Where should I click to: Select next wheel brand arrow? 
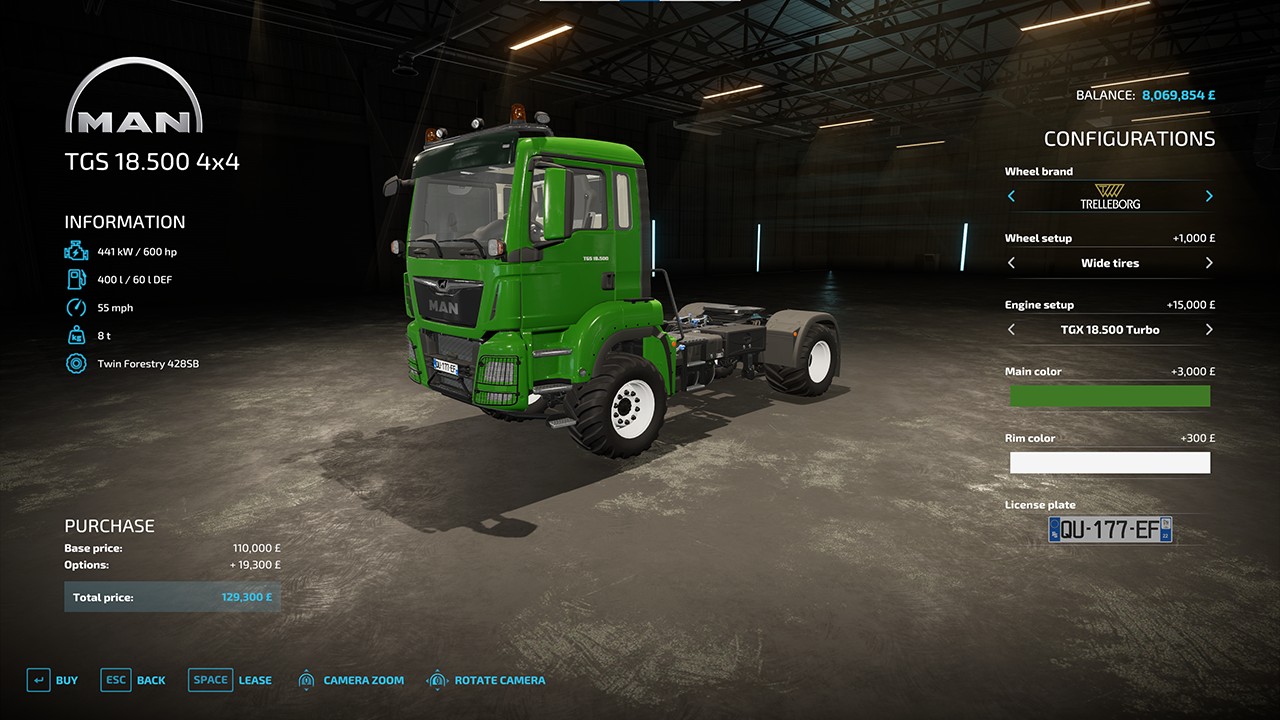coord(1209,196)
